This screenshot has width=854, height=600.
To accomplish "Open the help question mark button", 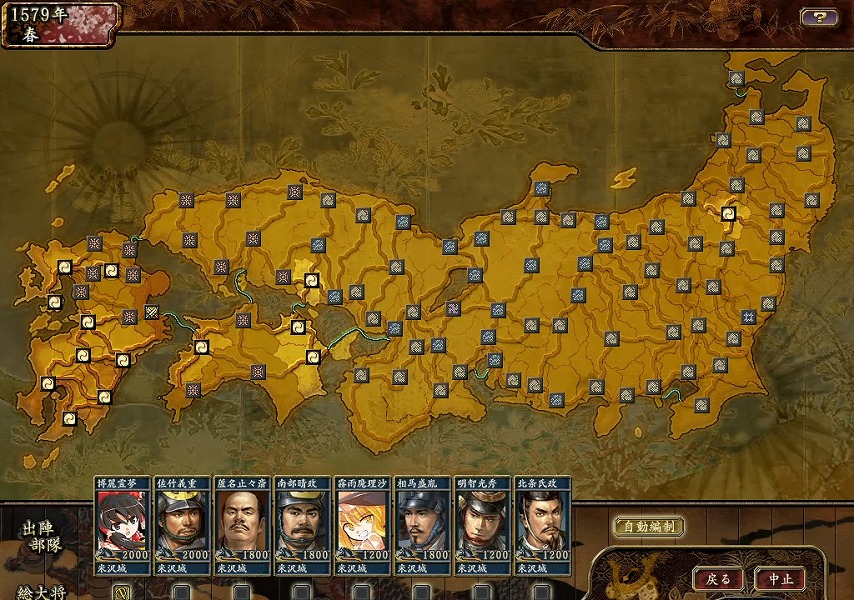I will (820, 17).
